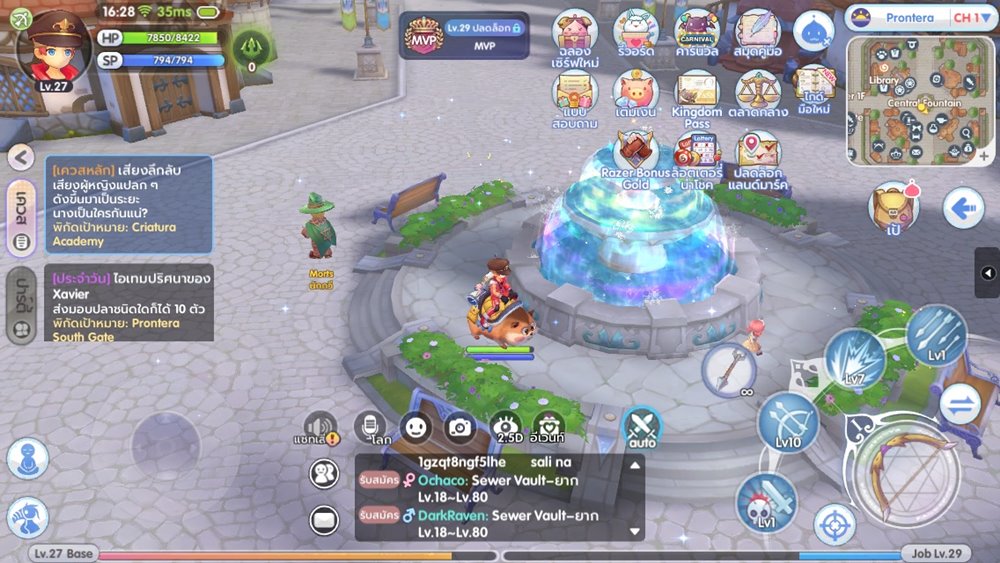Open the backpack inventory
The width and height of the screenshot is (1000, 563).
tap(893, 207)
